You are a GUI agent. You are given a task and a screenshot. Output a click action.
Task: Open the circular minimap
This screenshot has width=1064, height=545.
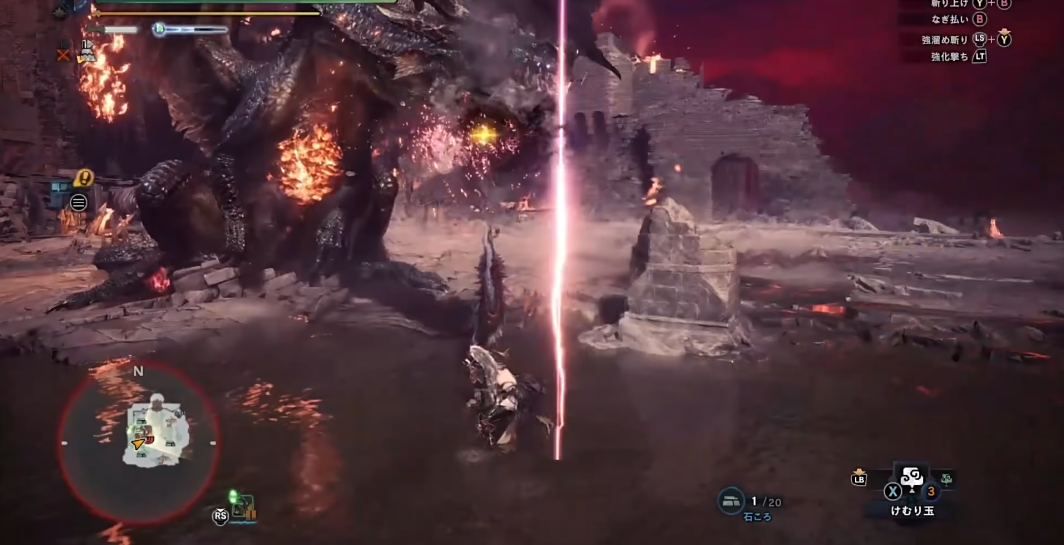tap(139, 441)
